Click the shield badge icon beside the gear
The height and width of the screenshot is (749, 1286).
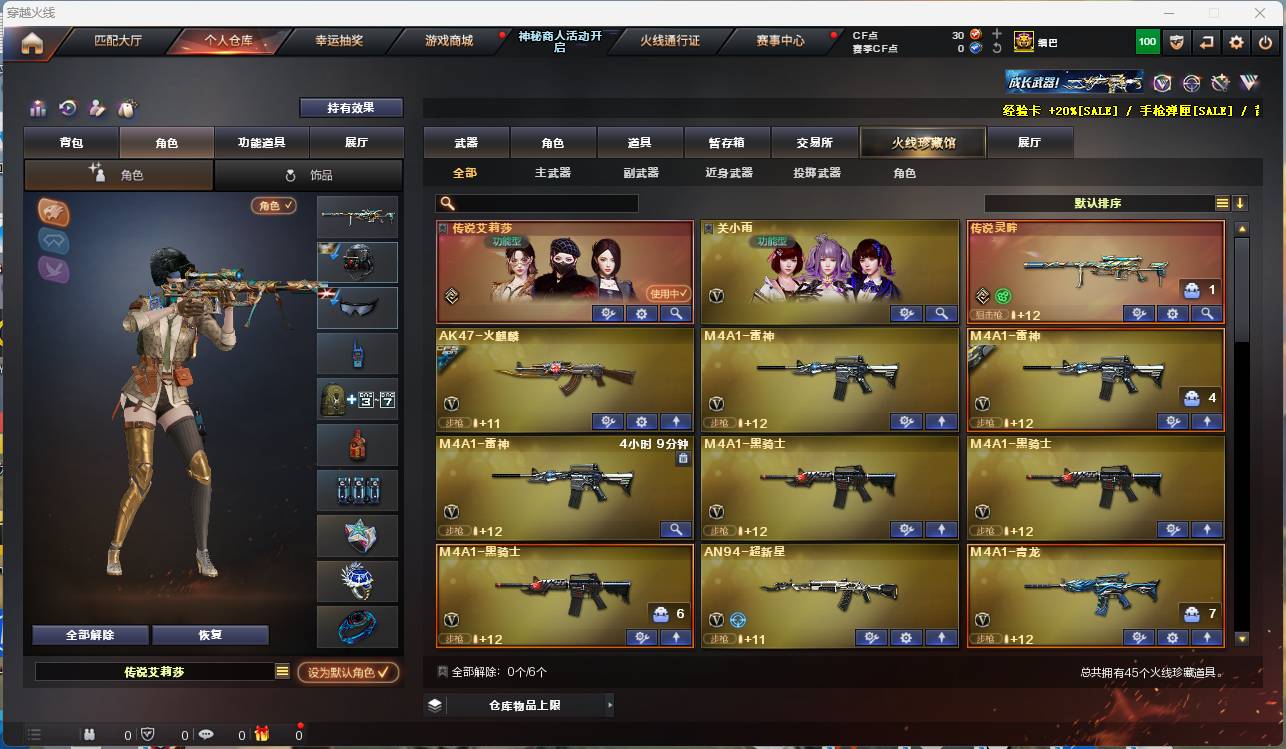click(x=1177, y=42)
